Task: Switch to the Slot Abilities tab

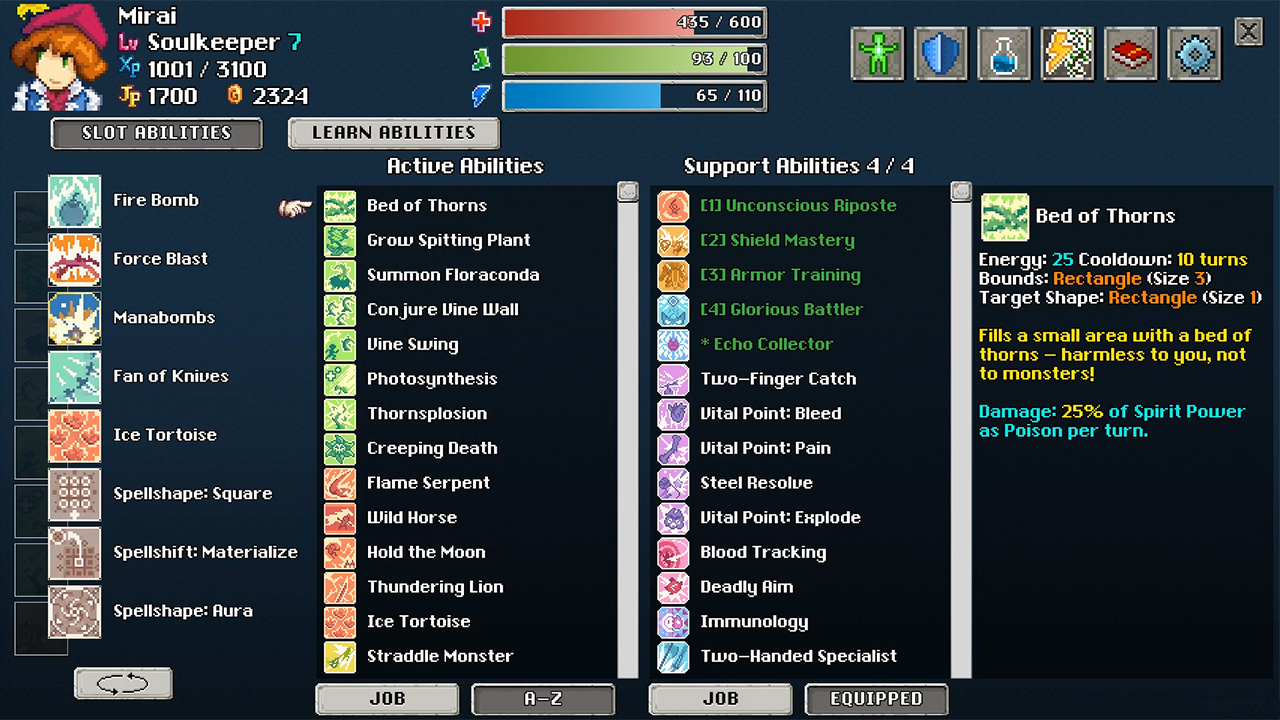Action: point(156,132)
